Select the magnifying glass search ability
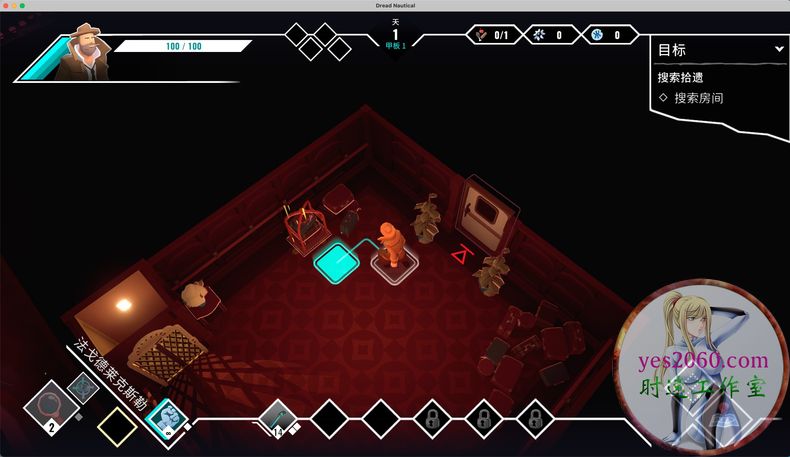 point(46,408)
